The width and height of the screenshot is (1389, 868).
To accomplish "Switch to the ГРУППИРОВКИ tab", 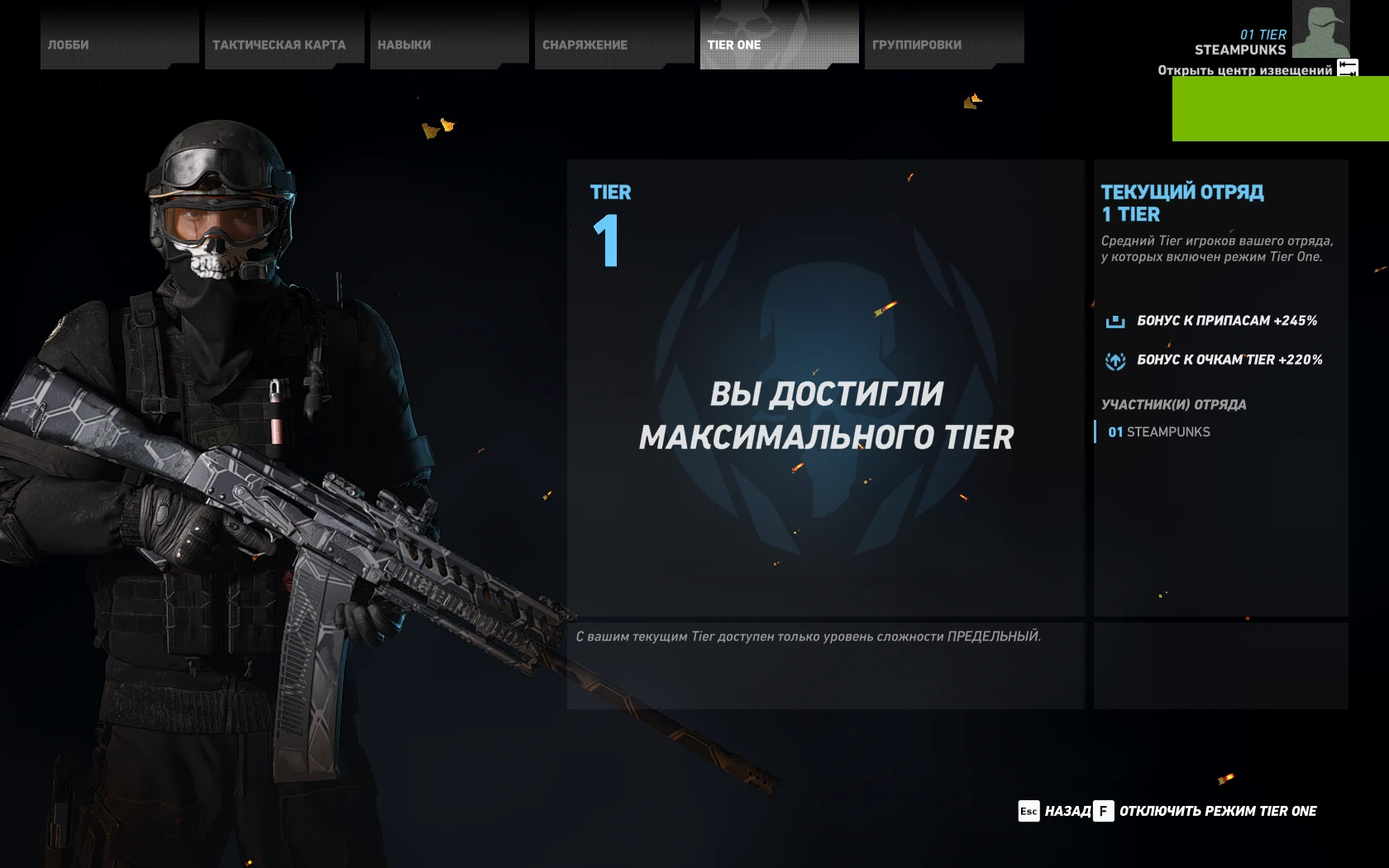I will coord(915,45).
